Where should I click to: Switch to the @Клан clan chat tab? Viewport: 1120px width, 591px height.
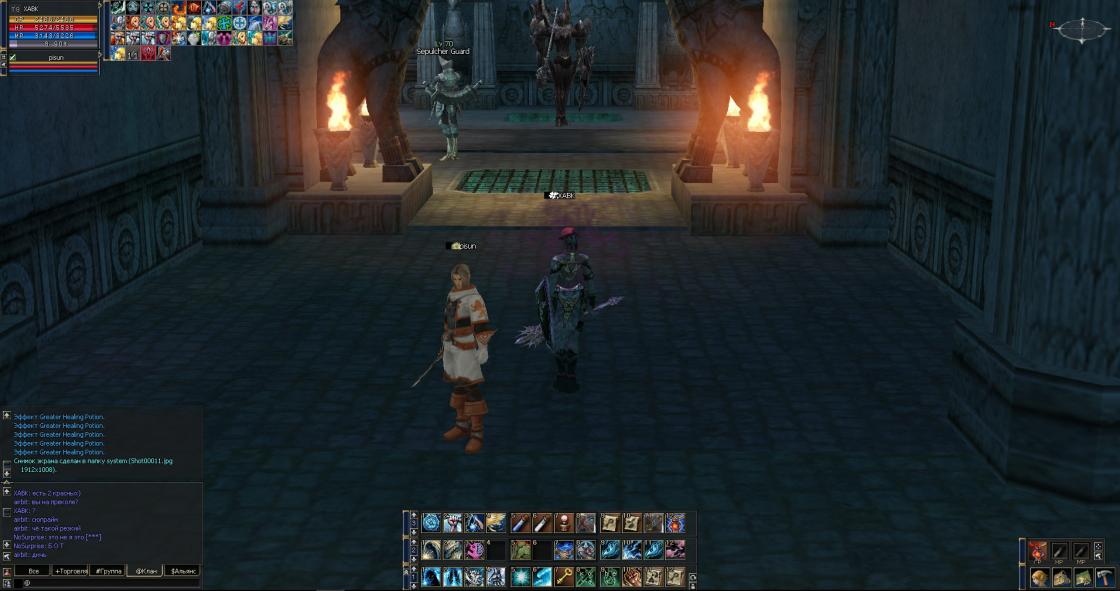point(146,571)
